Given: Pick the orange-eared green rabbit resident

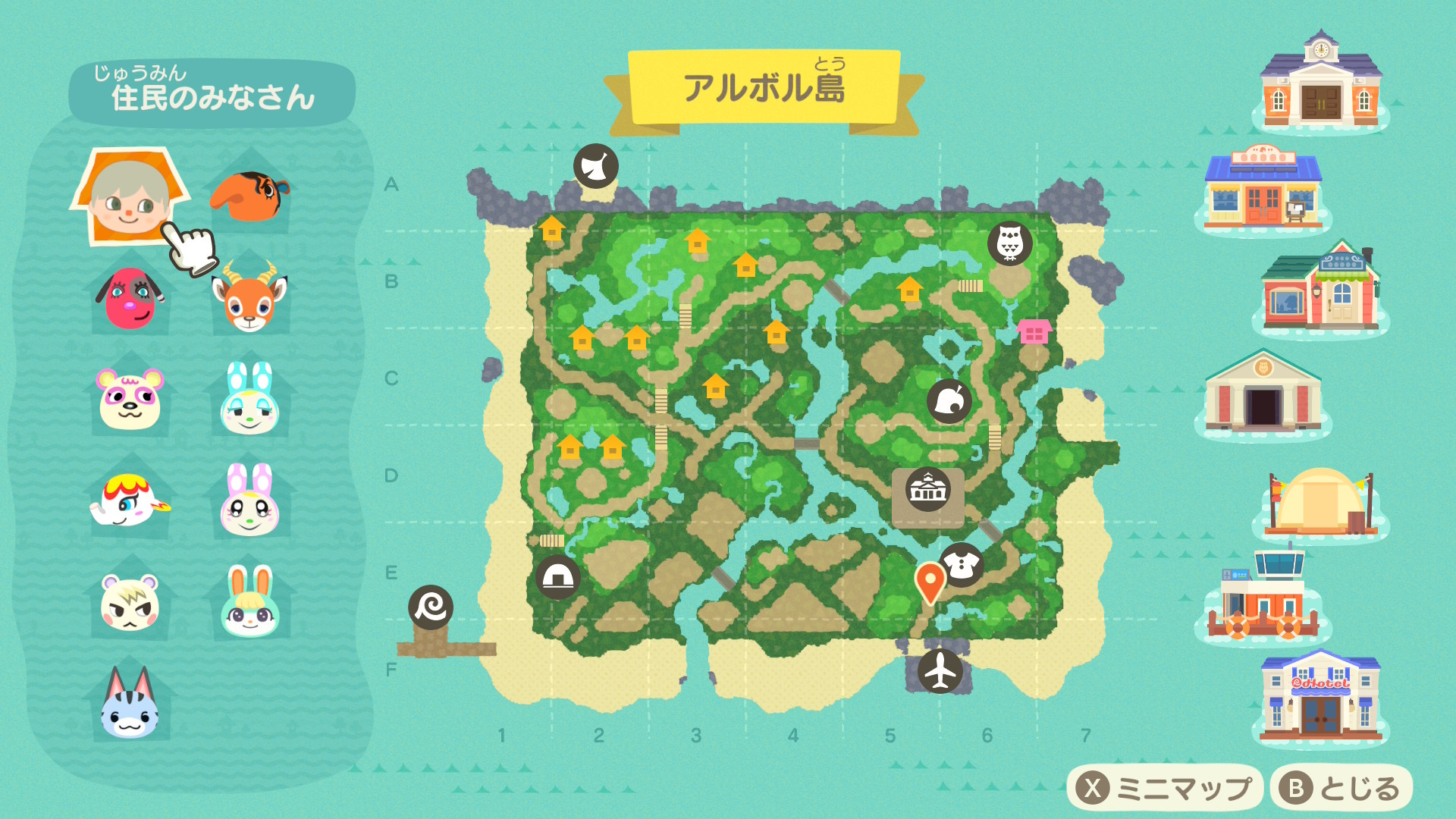Looking at the screenshot, I should 249,603.
